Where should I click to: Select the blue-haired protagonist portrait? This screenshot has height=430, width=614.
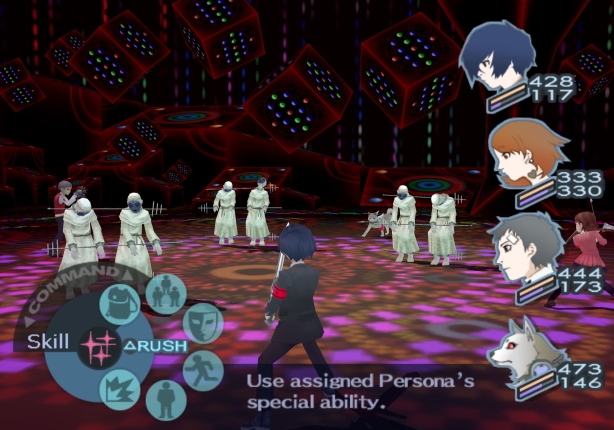[x=497, y=59]
